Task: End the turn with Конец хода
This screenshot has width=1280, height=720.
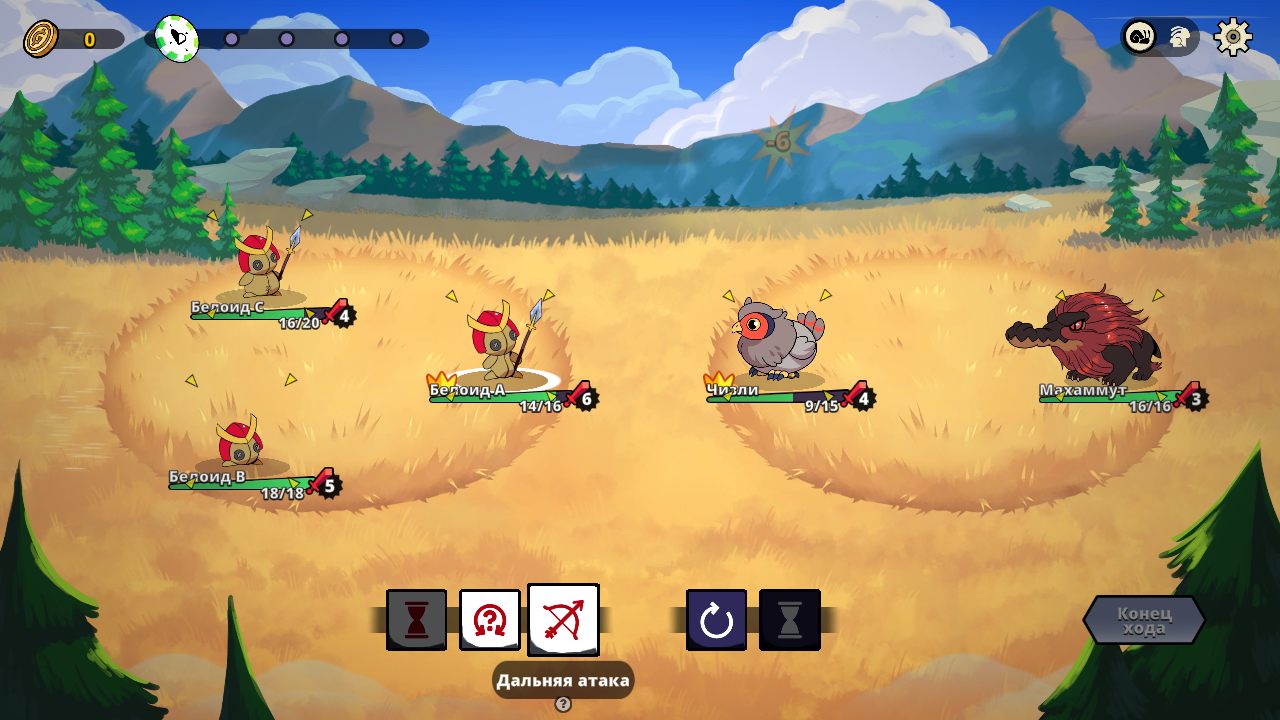Action: pos(1143,620)
